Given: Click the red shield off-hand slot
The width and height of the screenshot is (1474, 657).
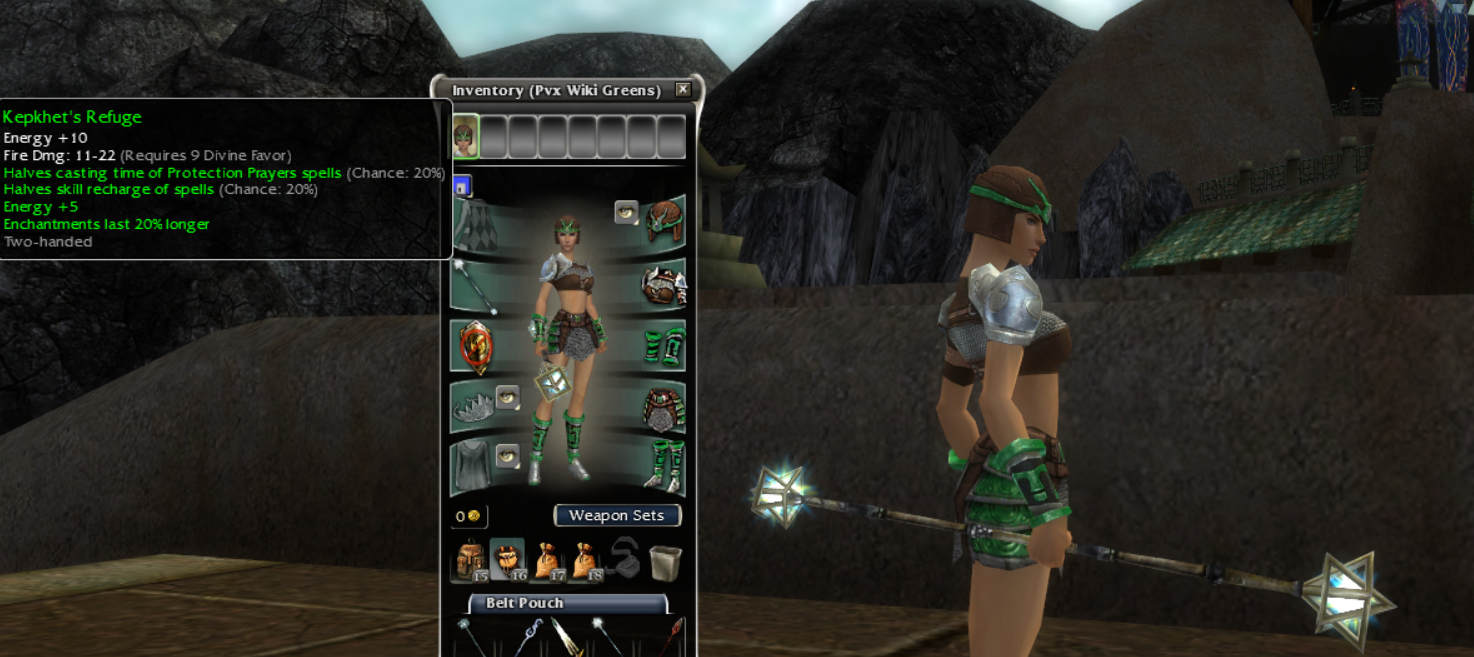Looking at the screenshot, I should (x=474, y=345).
